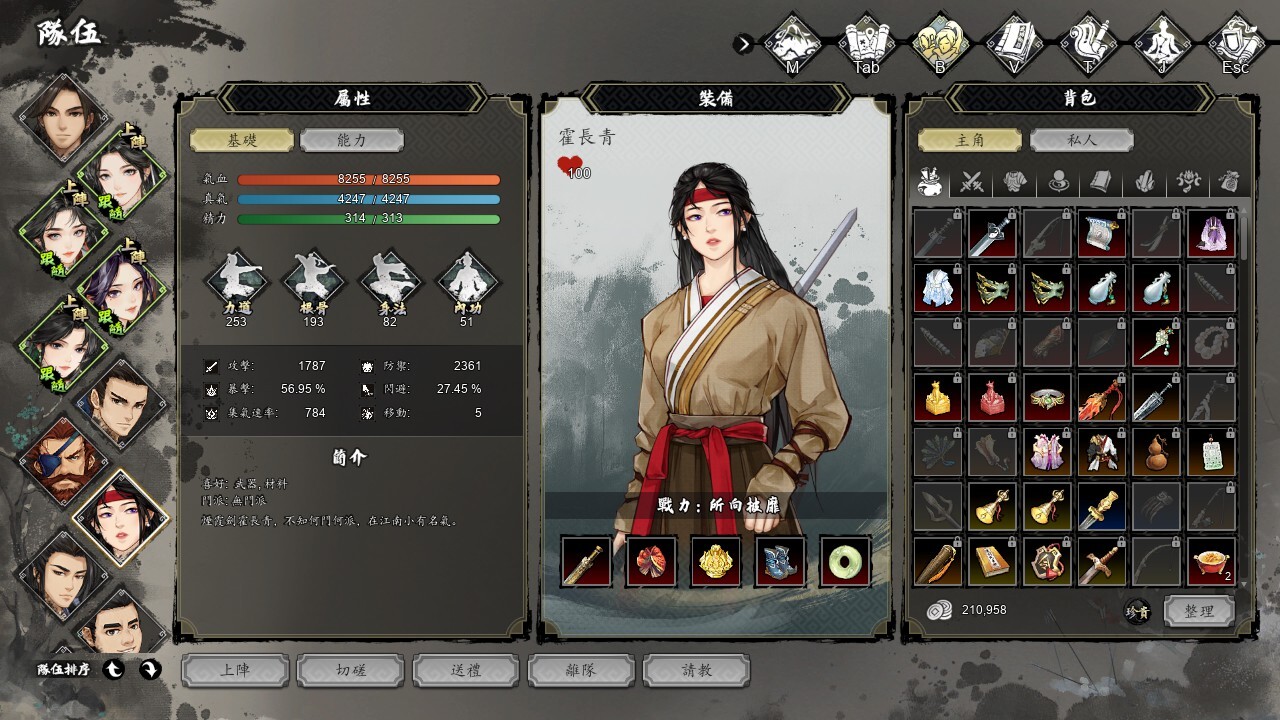The height and width of the screenshot is (720, 1280).
Task: Sort the backpack with 整理 button
Action: coord(1198,611)
